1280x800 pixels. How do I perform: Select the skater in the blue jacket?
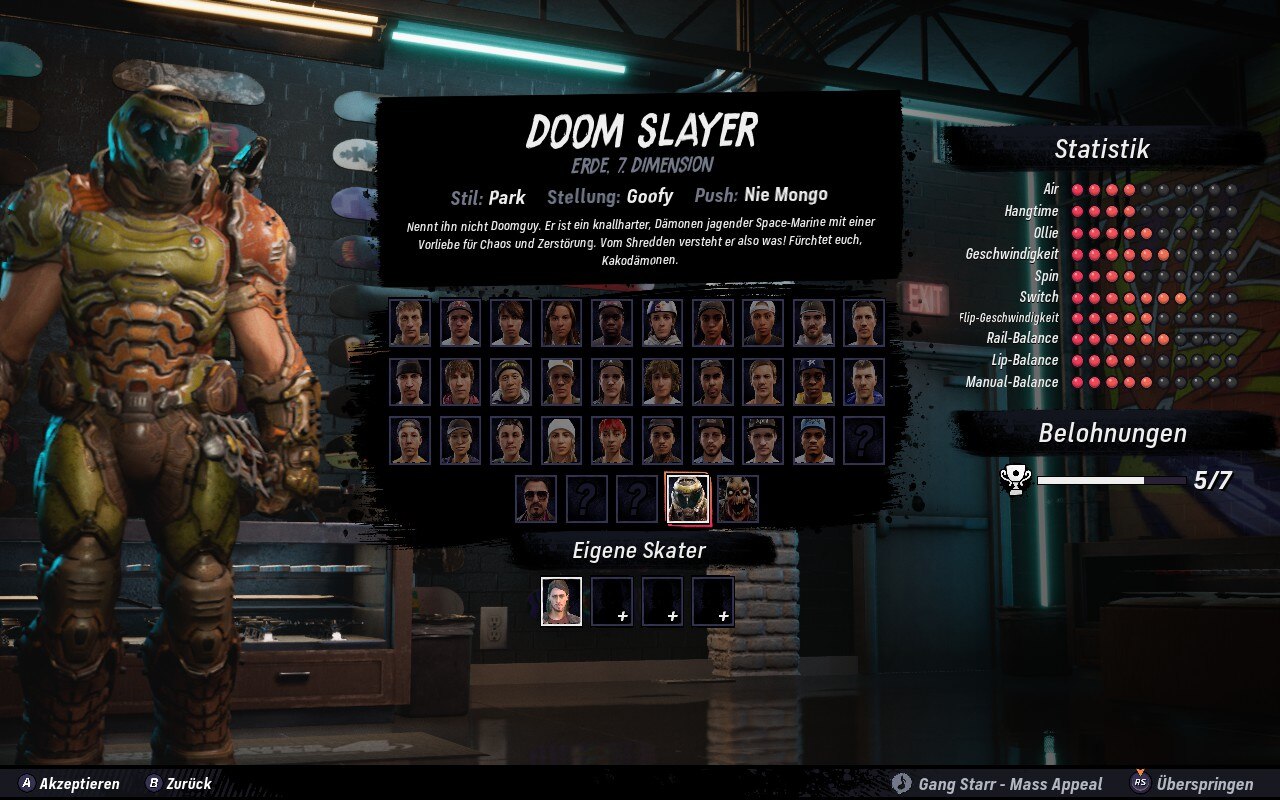[864, 381]
